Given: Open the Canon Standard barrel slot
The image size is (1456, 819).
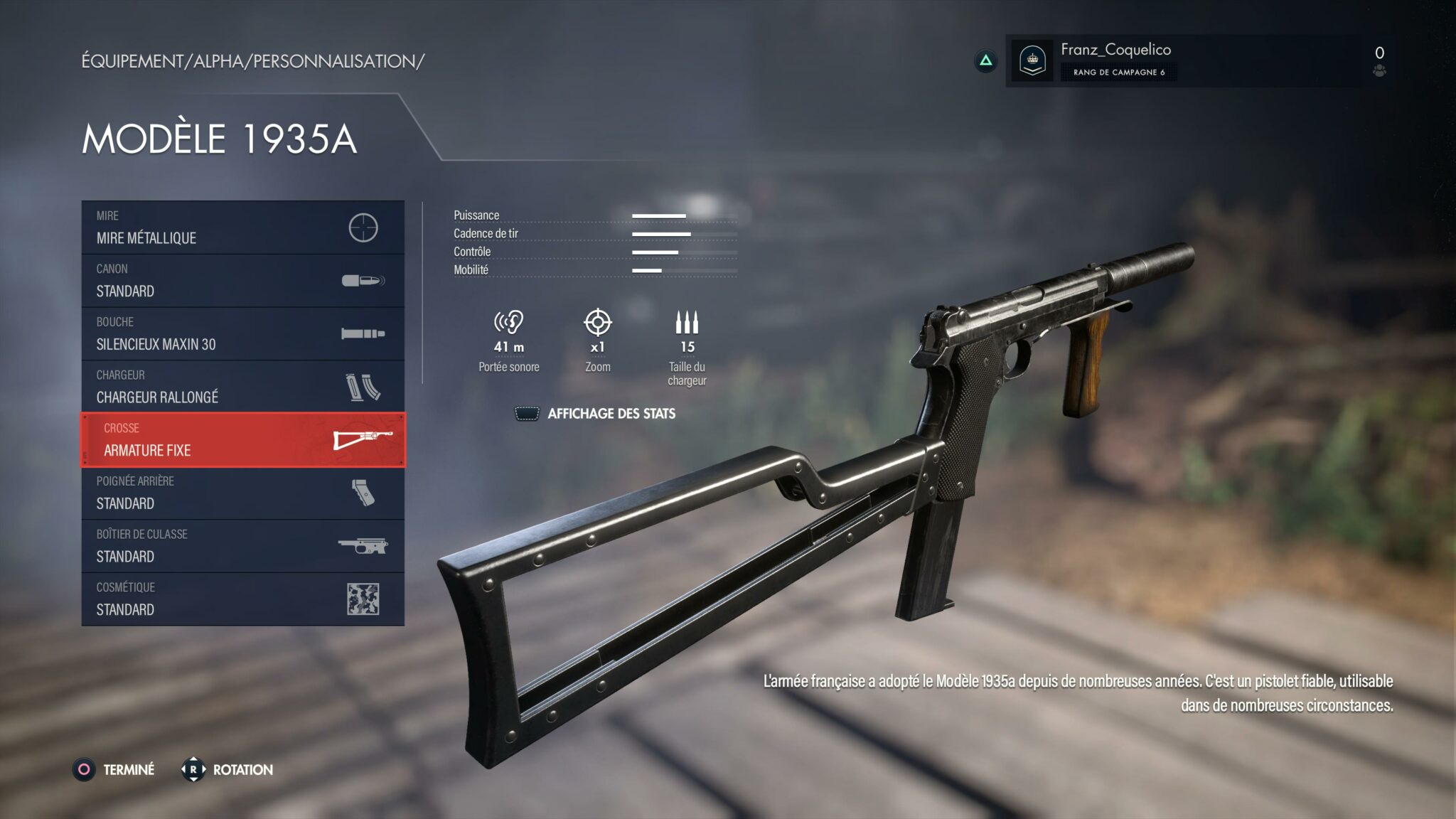Looking at the screenshot, I should click(242, 281).
